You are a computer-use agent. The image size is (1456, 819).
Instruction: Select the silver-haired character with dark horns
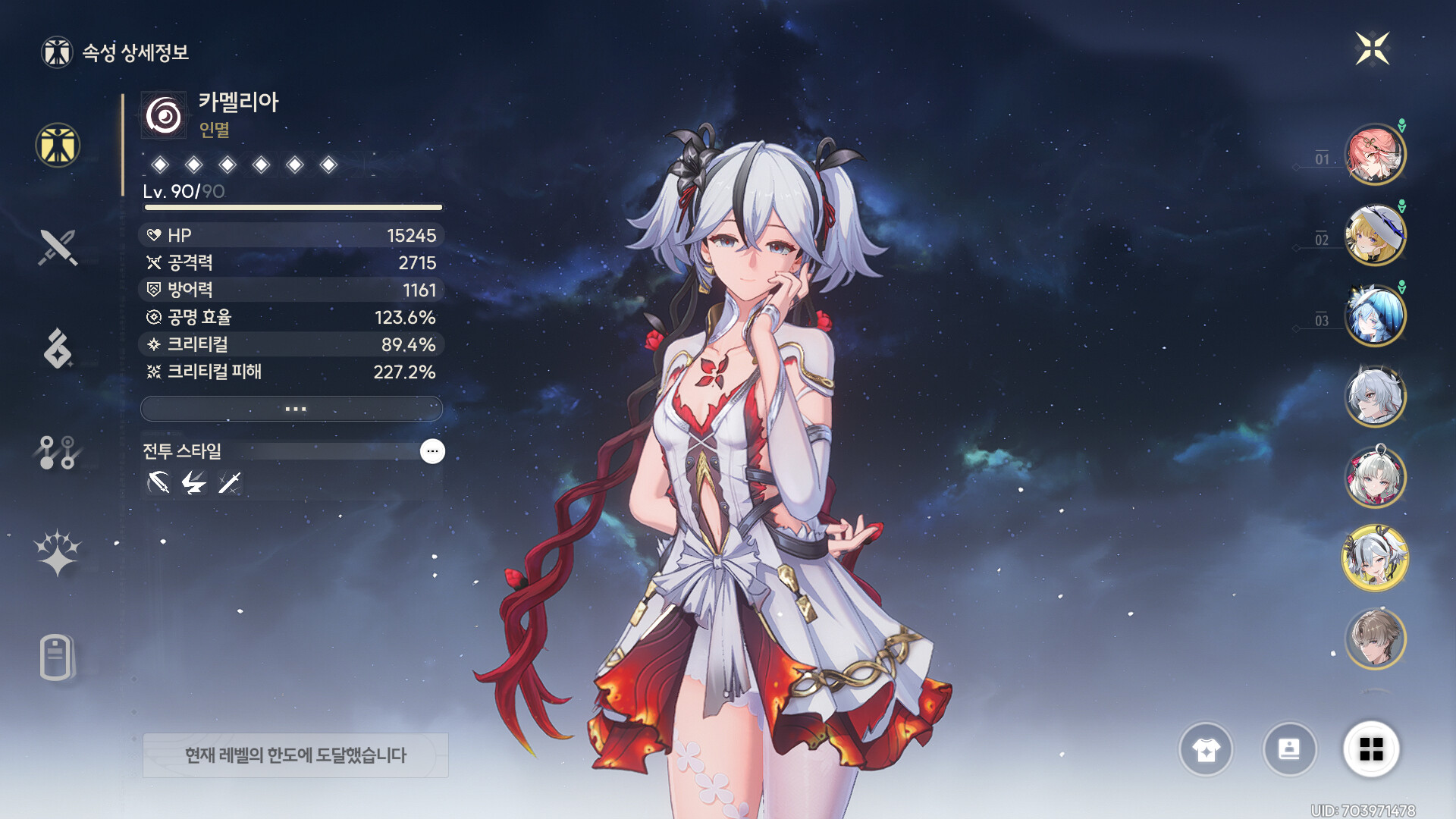point(1375,396)
